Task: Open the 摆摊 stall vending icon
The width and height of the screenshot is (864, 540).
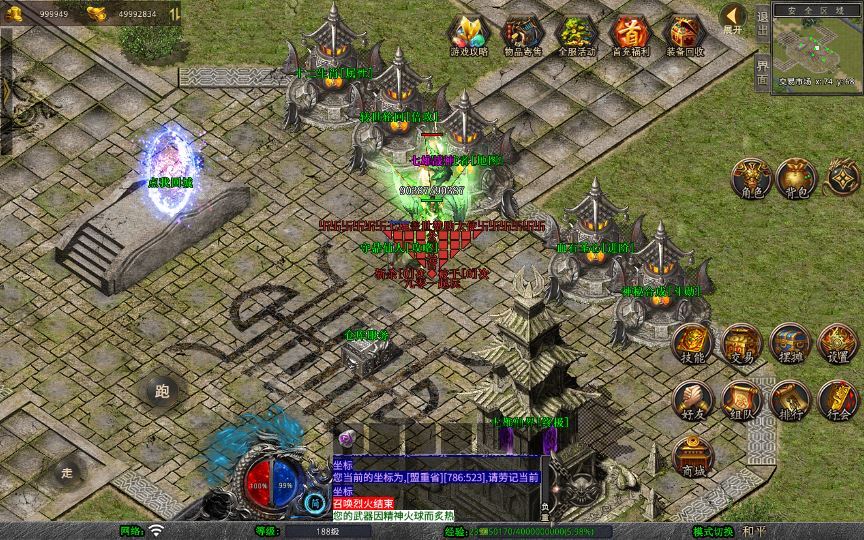Action: click(789, 342)
